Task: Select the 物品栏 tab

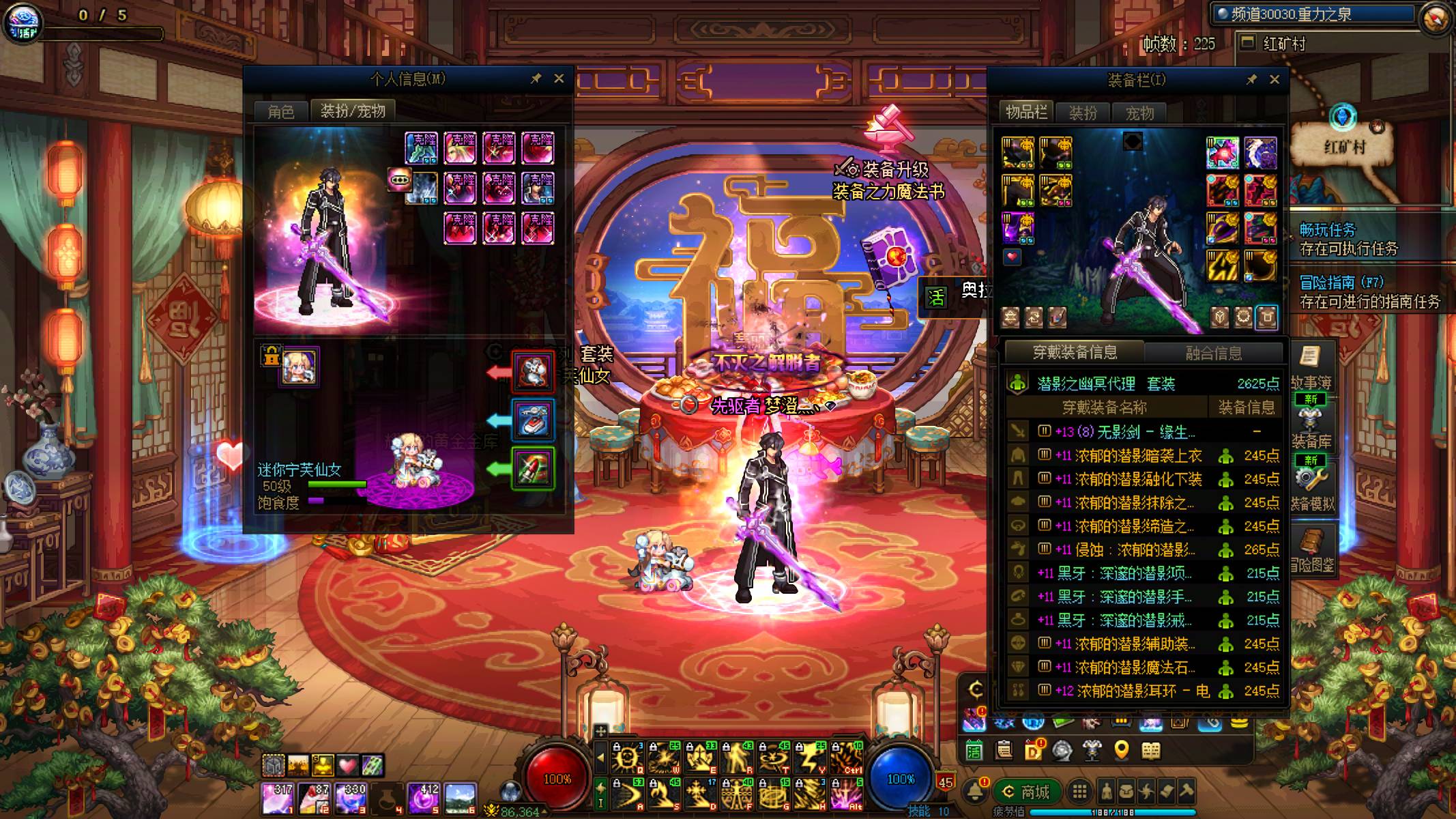Action: pos(1026,112)
